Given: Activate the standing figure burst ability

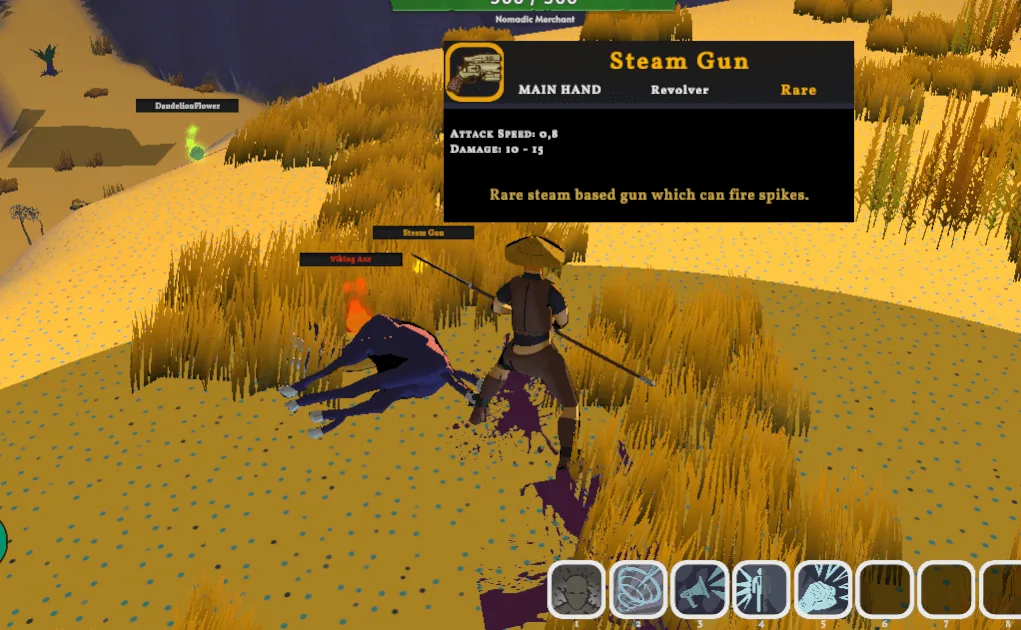Looking at the screenshot, I should click(762, 589).
